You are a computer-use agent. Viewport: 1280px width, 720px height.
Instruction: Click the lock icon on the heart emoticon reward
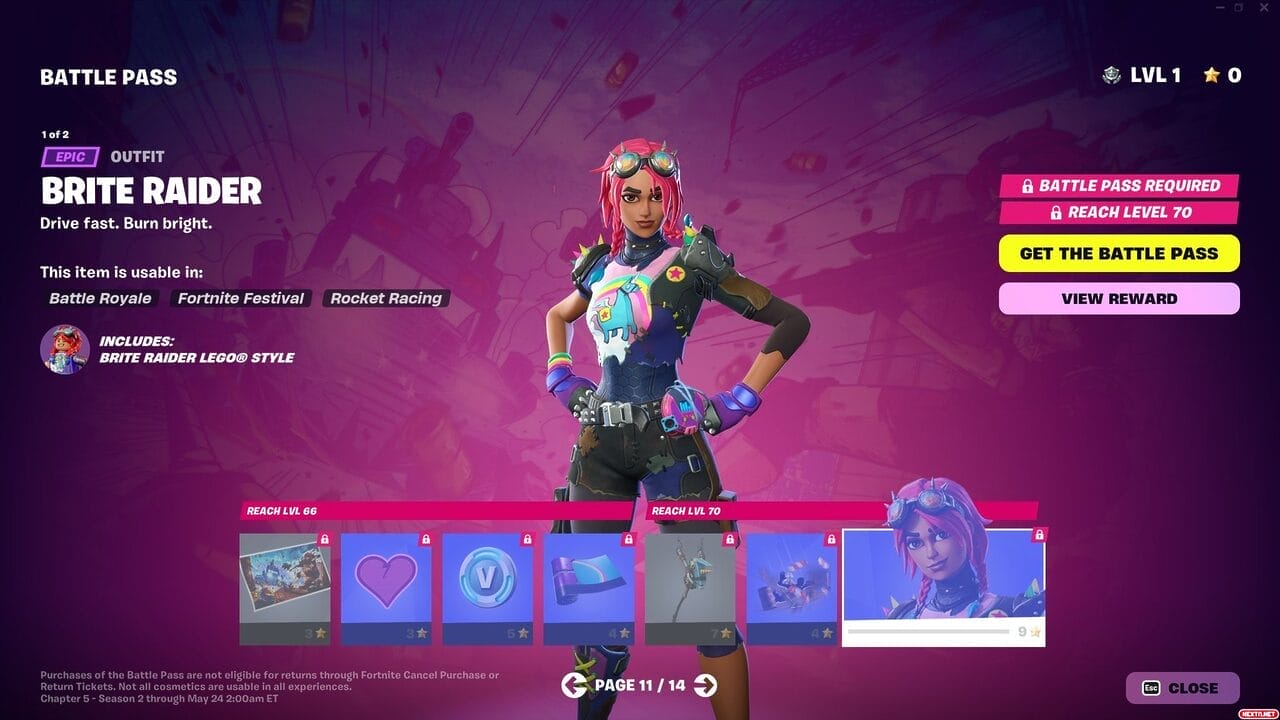point(424,538)
